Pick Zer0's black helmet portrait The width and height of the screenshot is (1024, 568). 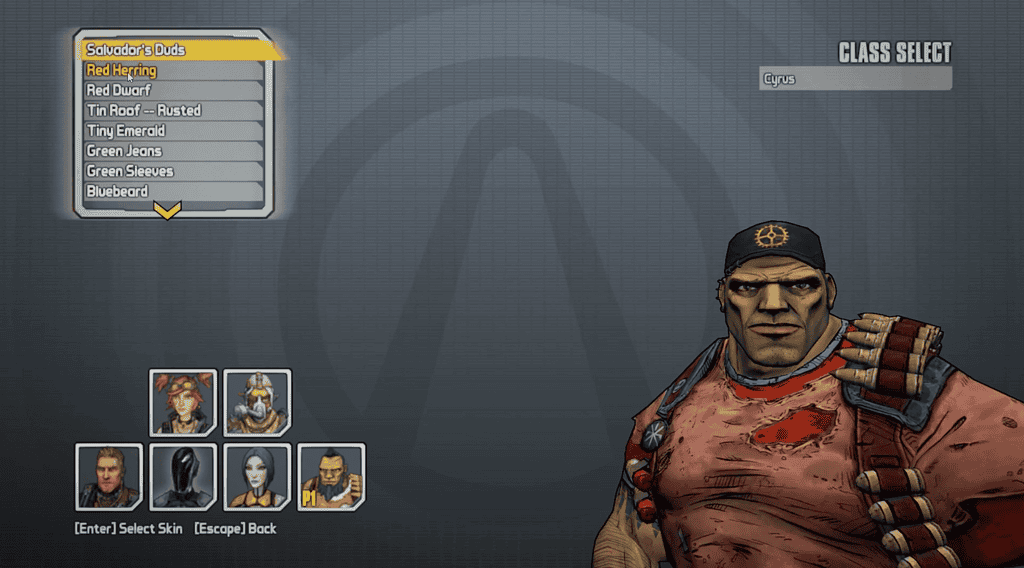click(183, 476)
